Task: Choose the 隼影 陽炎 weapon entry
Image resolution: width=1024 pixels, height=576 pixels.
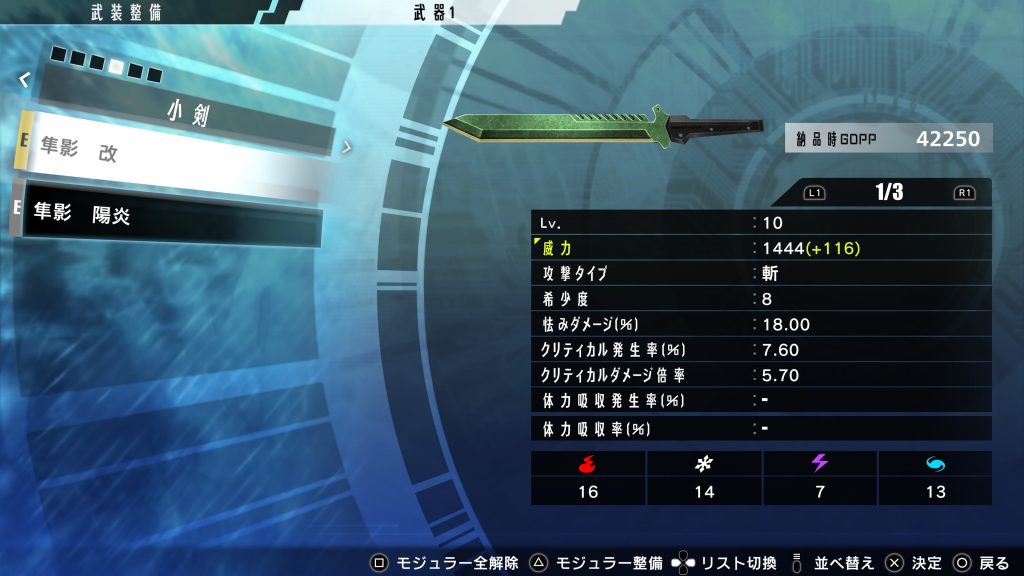Action: [x=170, y=215]
